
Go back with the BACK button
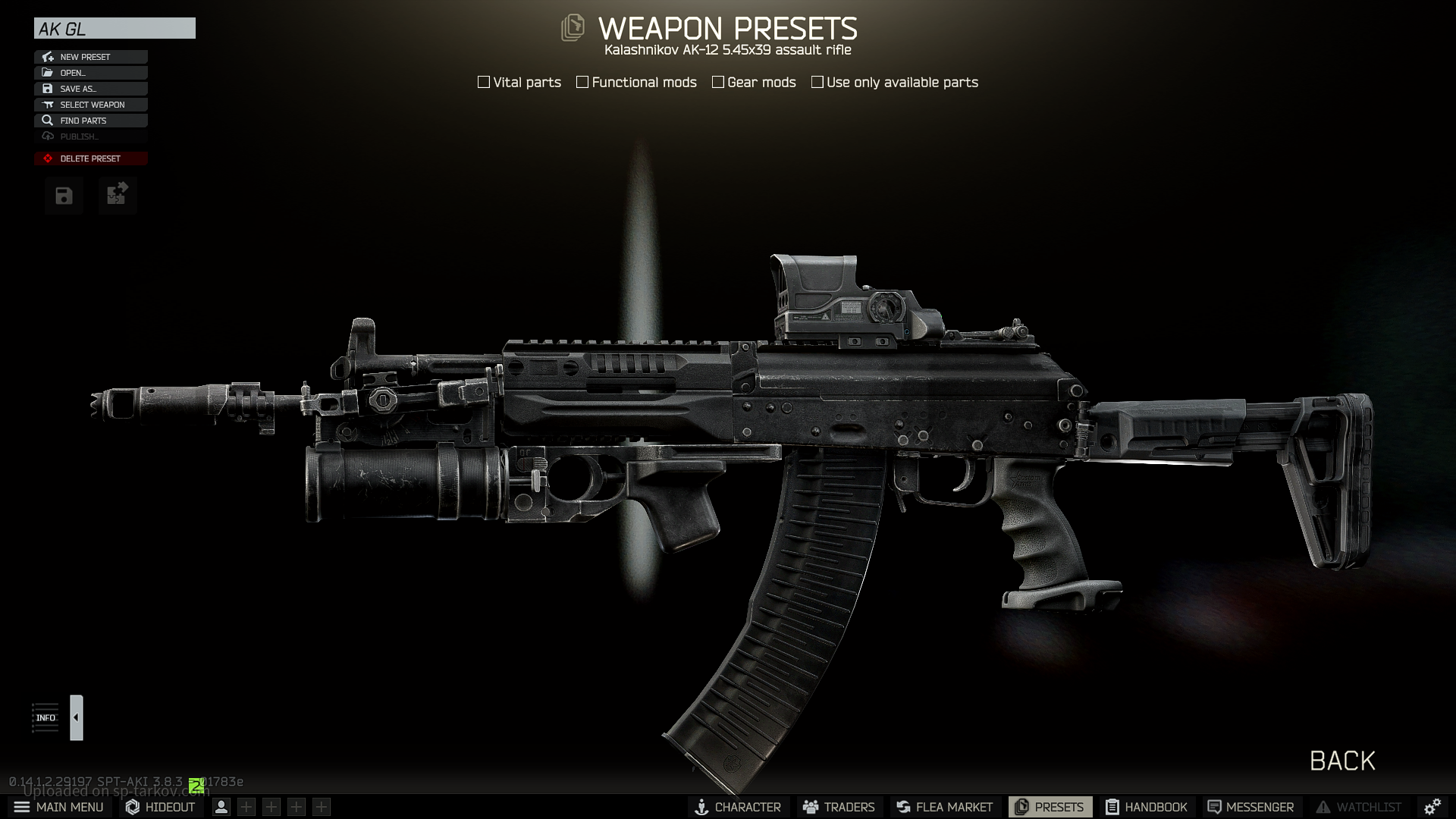point(1342,761)
